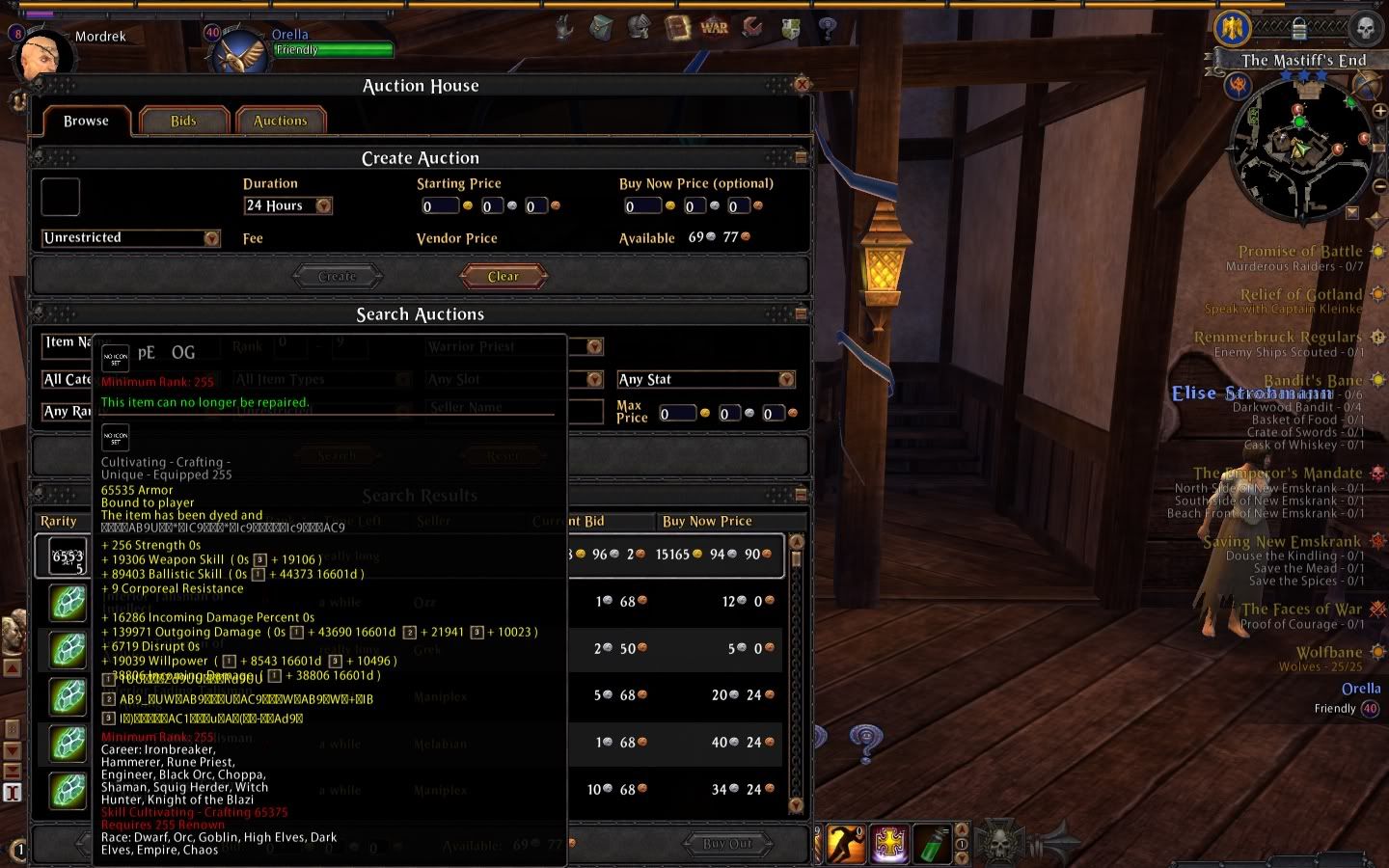Open the 24 Hours duration dropdown
This screenshot has width=1389, height=868.
324,206
